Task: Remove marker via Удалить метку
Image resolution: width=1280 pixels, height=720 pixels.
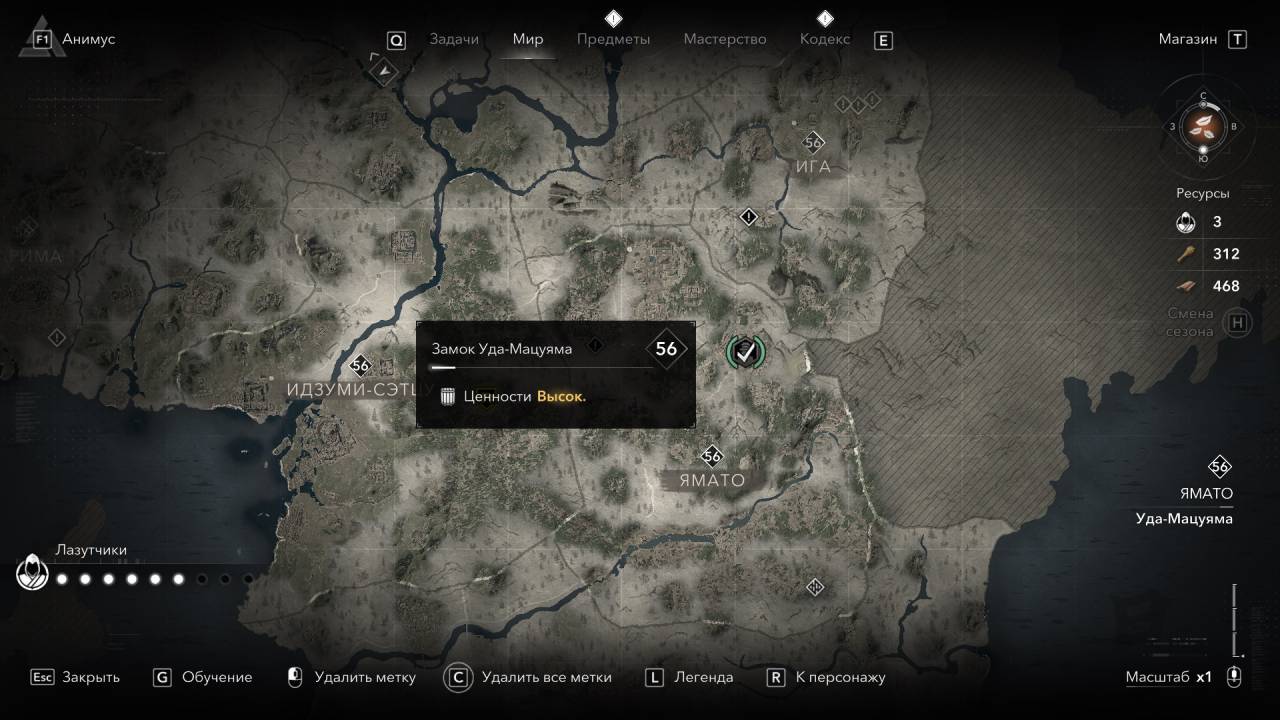Action: [x=352, y=677]
